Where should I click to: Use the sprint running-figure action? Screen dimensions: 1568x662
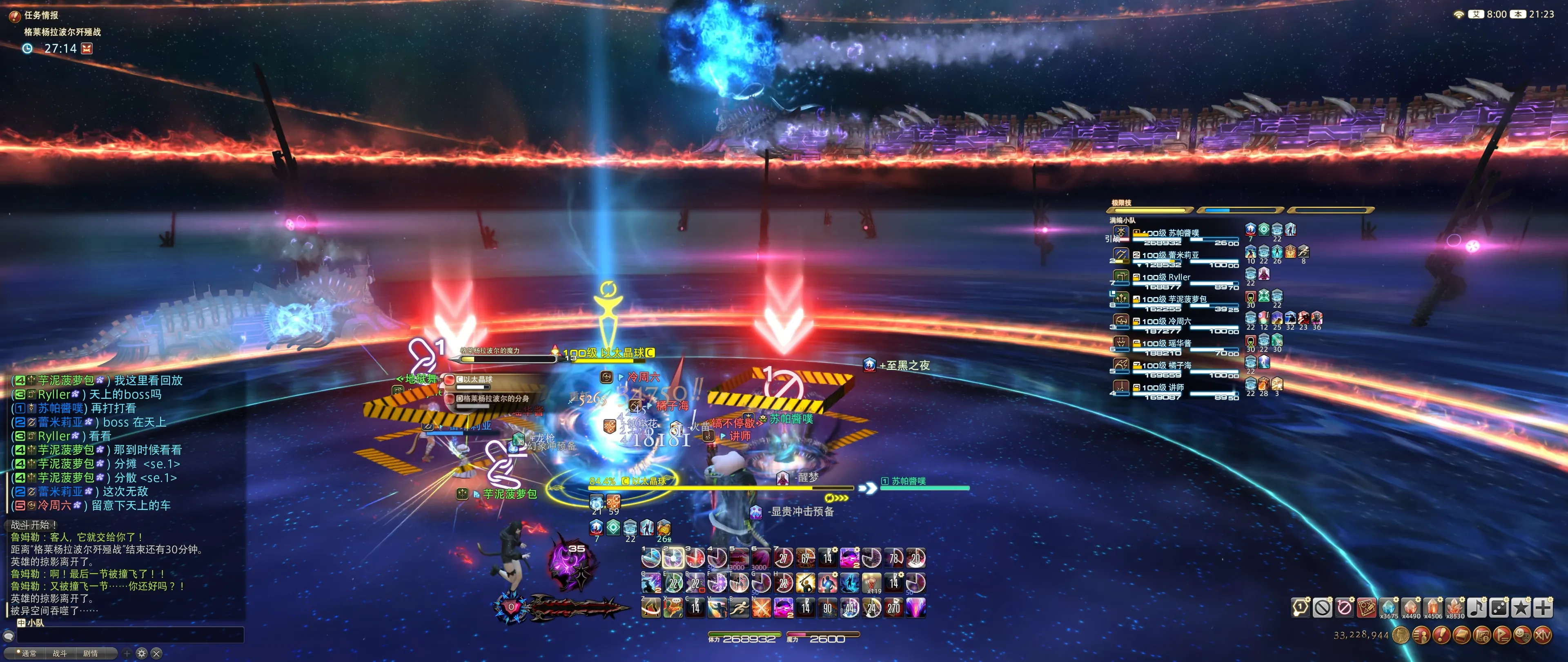pyautogui.click(x=739, y=607)
